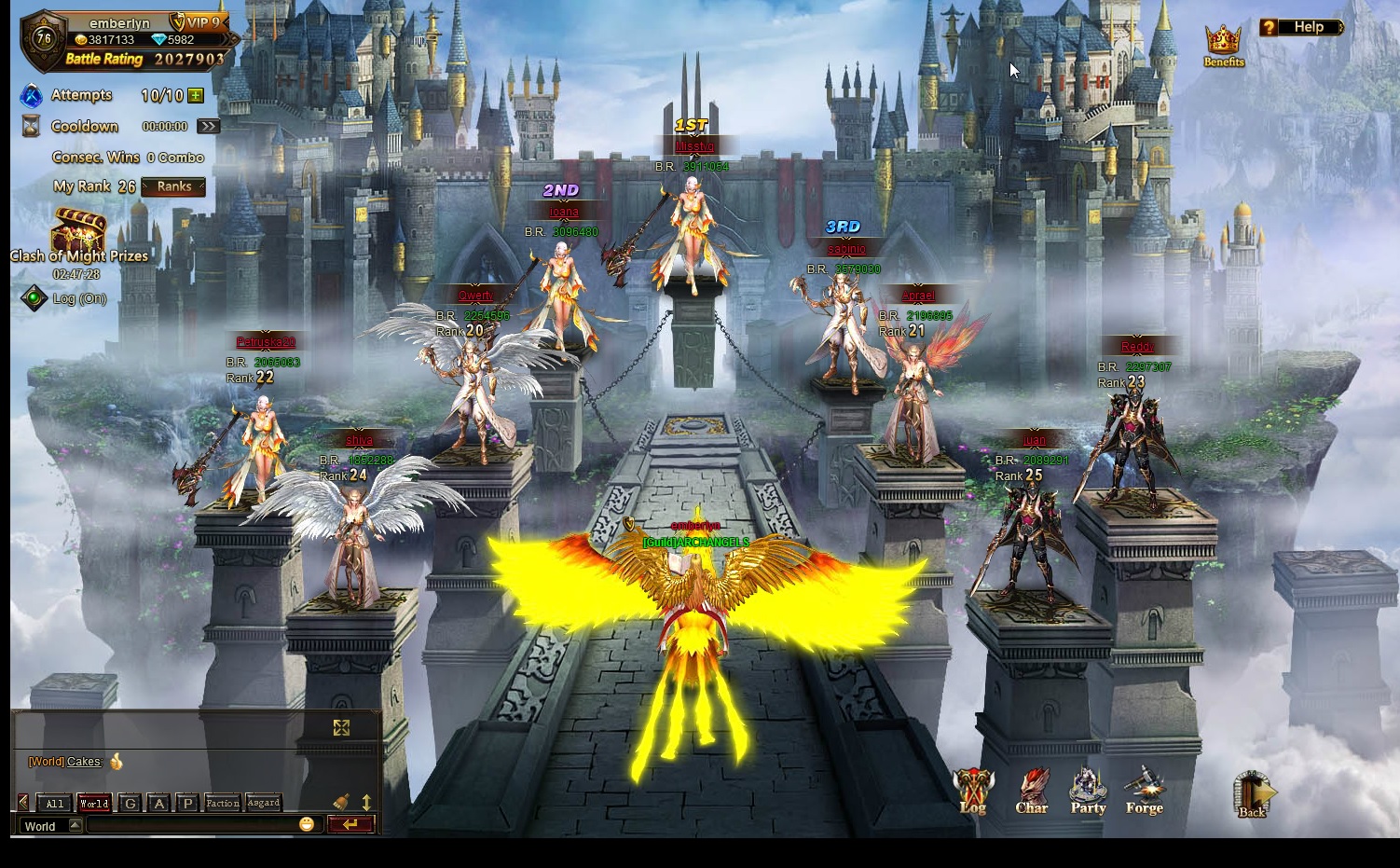Viewport: 1400px width, 868px height.
Task: Open the Ranks leaderboard
Action: [x=174, y=186]
